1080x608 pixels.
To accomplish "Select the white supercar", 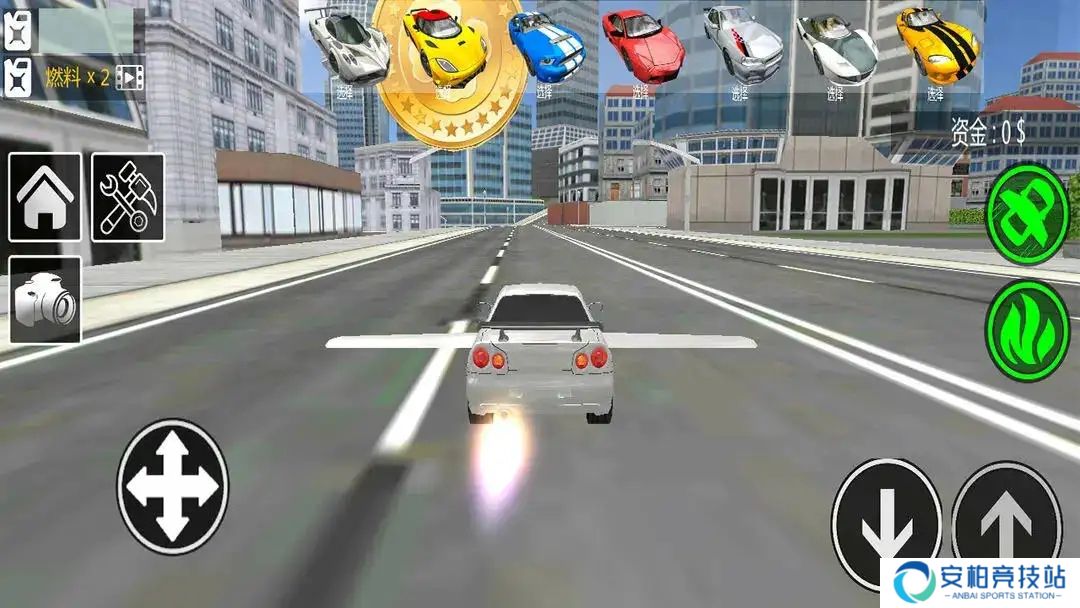I will click(x=346, y=45).
